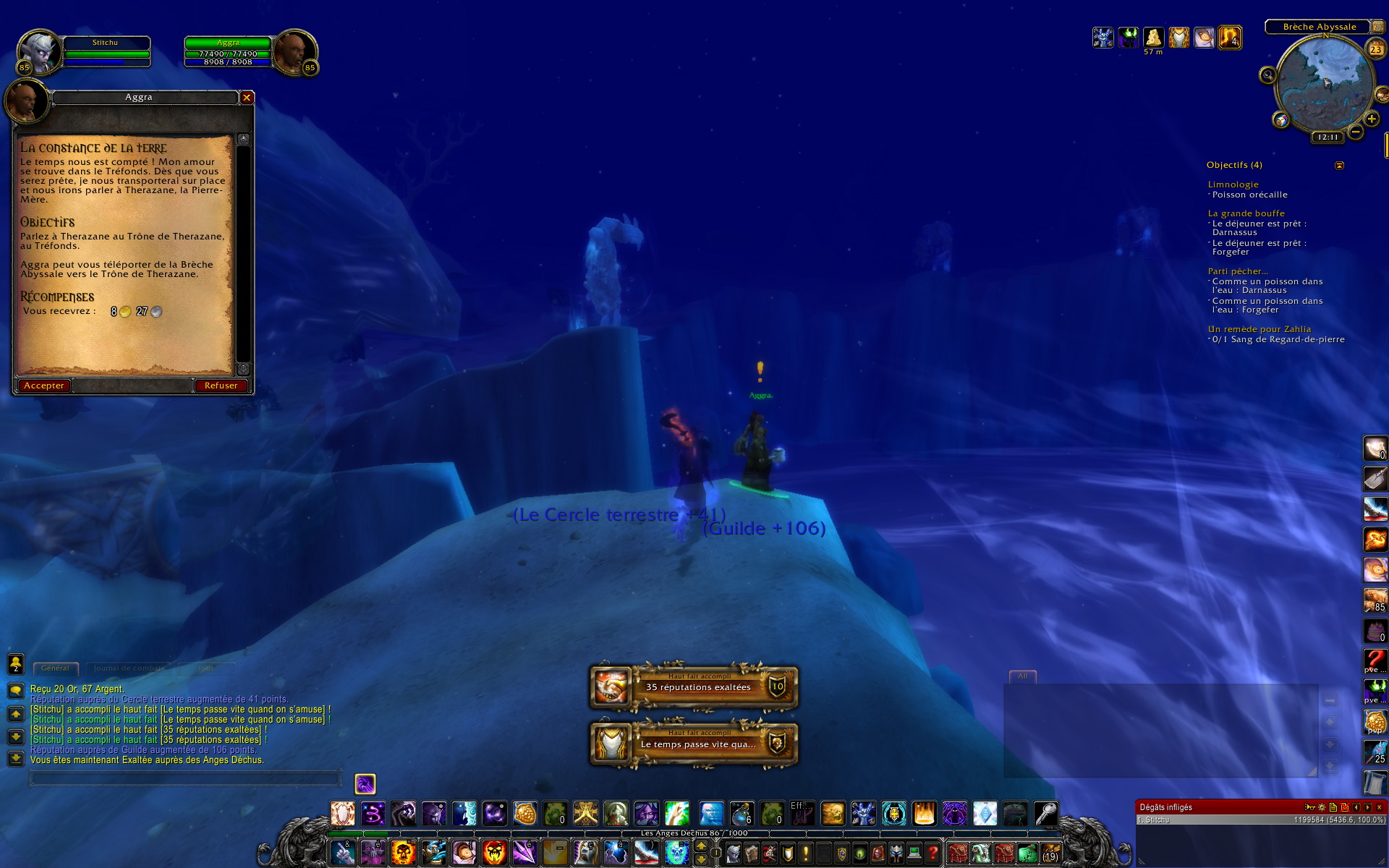Open the Un remède pour Zahlia quest
Viewport: 1389px width, 868px height.
point(1259,329)
